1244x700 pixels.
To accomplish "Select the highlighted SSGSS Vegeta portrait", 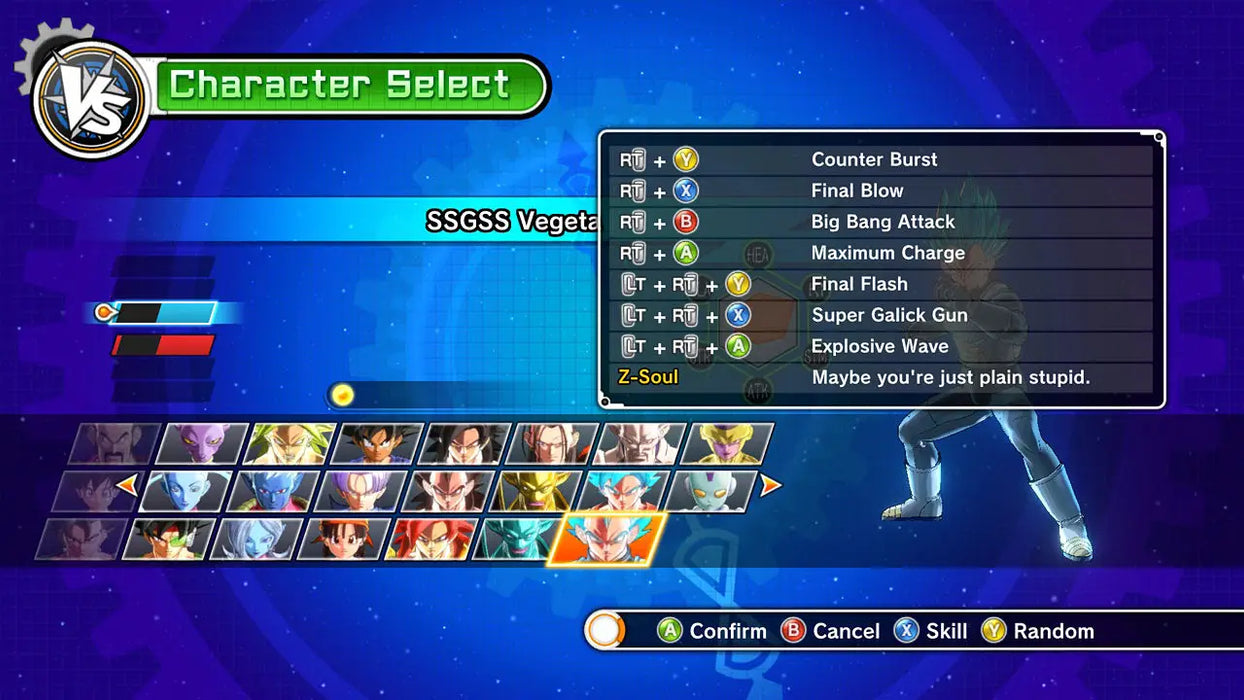I will [x=607, y=539].
